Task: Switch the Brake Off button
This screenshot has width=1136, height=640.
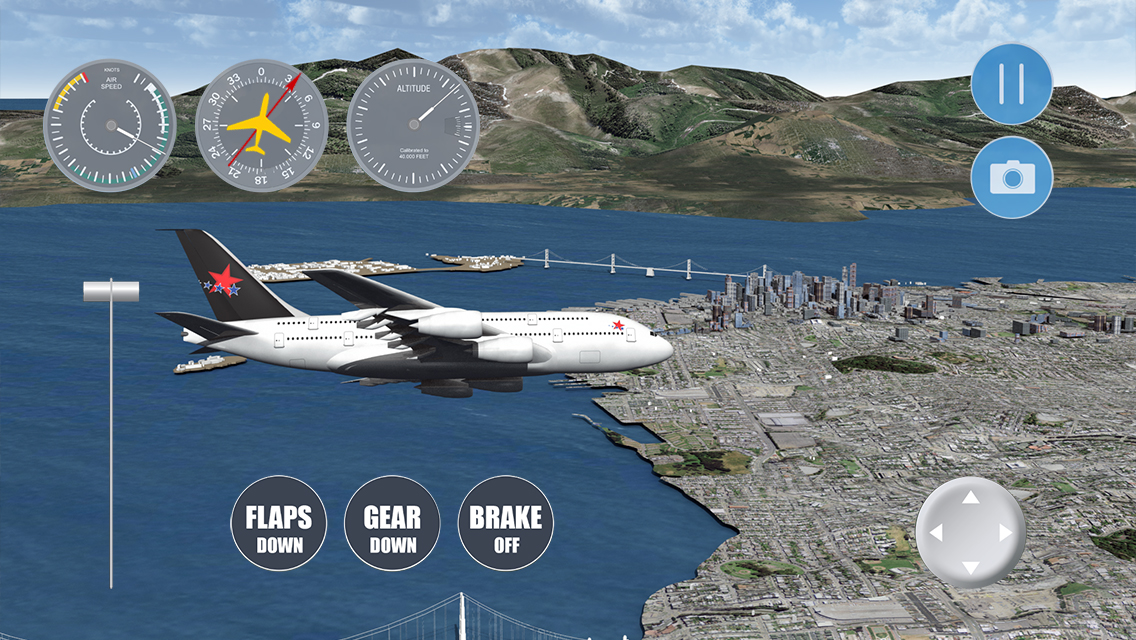Action: 505,529
